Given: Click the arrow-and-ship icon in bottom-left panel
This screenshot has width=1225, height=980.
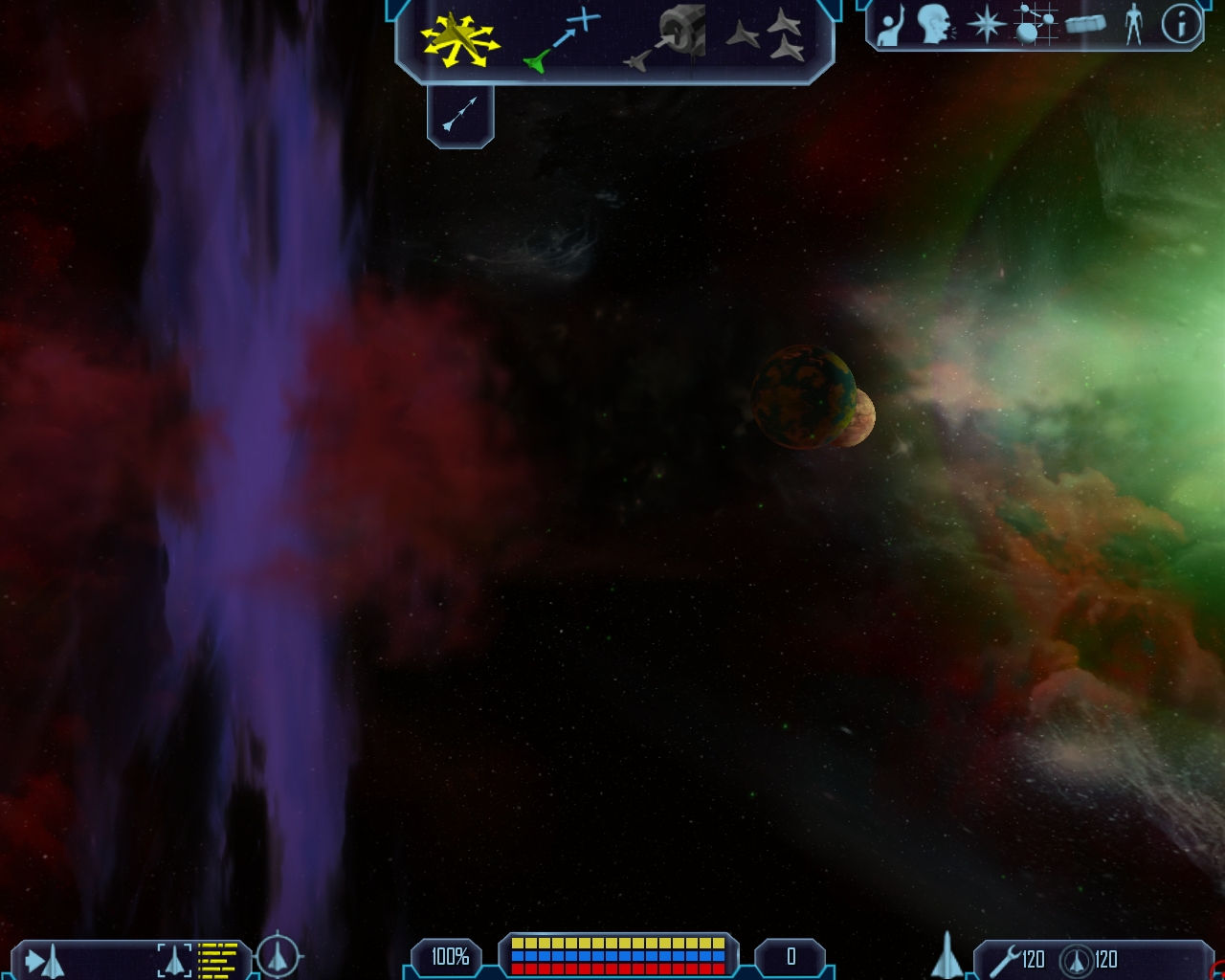Looking at the screenshot, I should (x=44, y=960).
